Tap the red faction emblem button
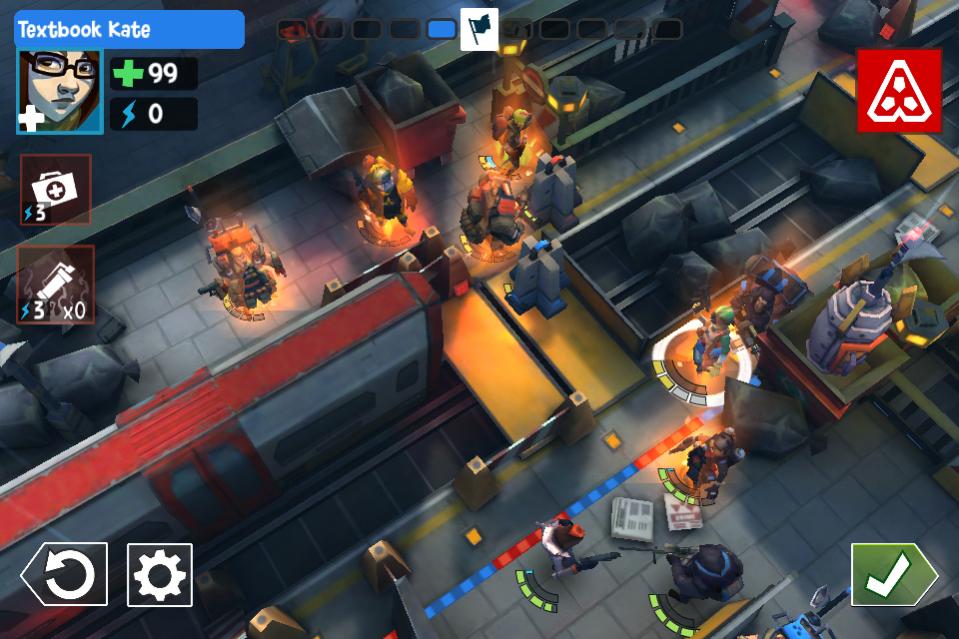This screenshot has width=959, height=639. click(898, 91)
